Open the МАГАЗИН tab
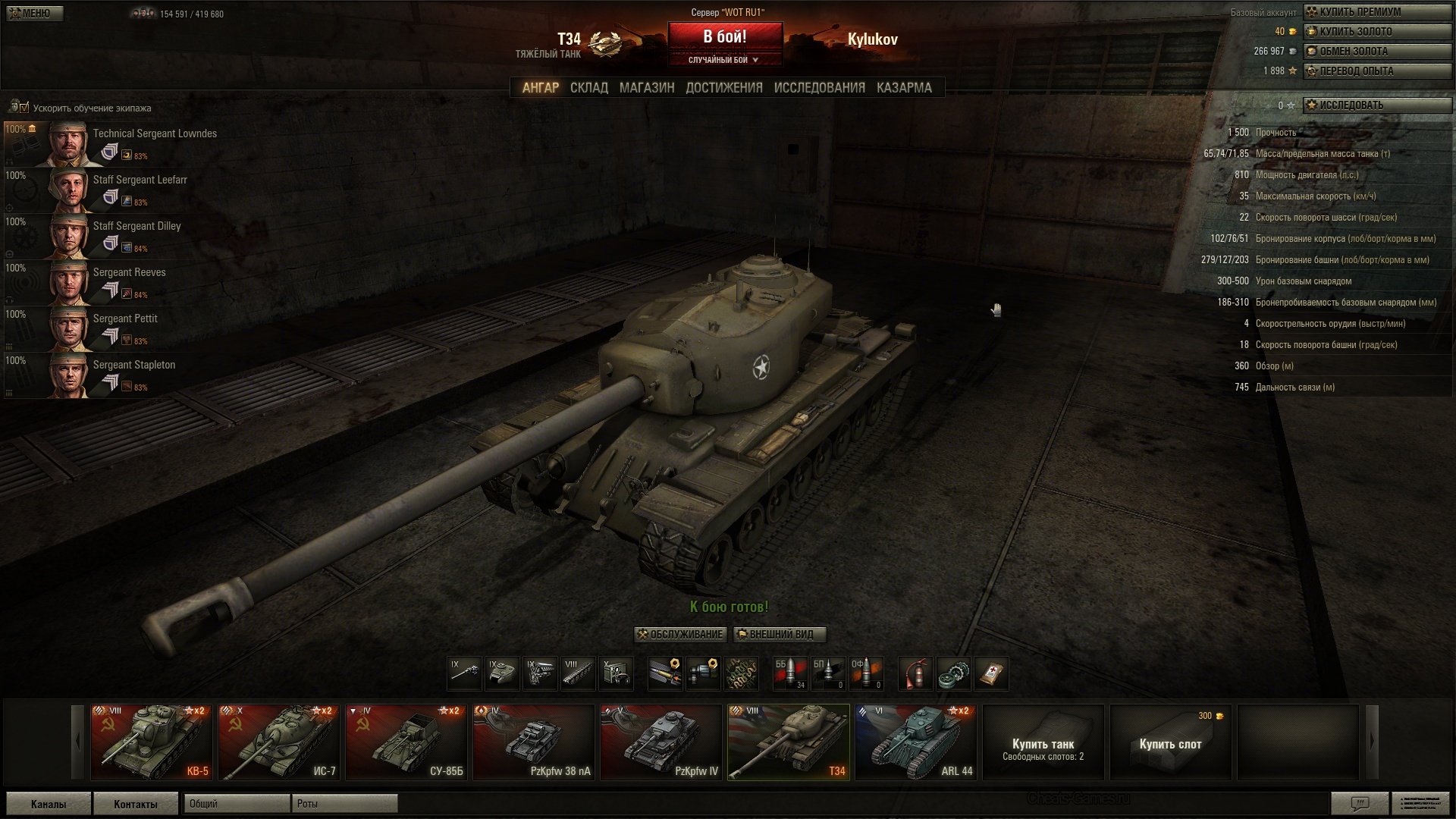The width and height of the screenshot is (1456, 819). [x=646, y=88]
